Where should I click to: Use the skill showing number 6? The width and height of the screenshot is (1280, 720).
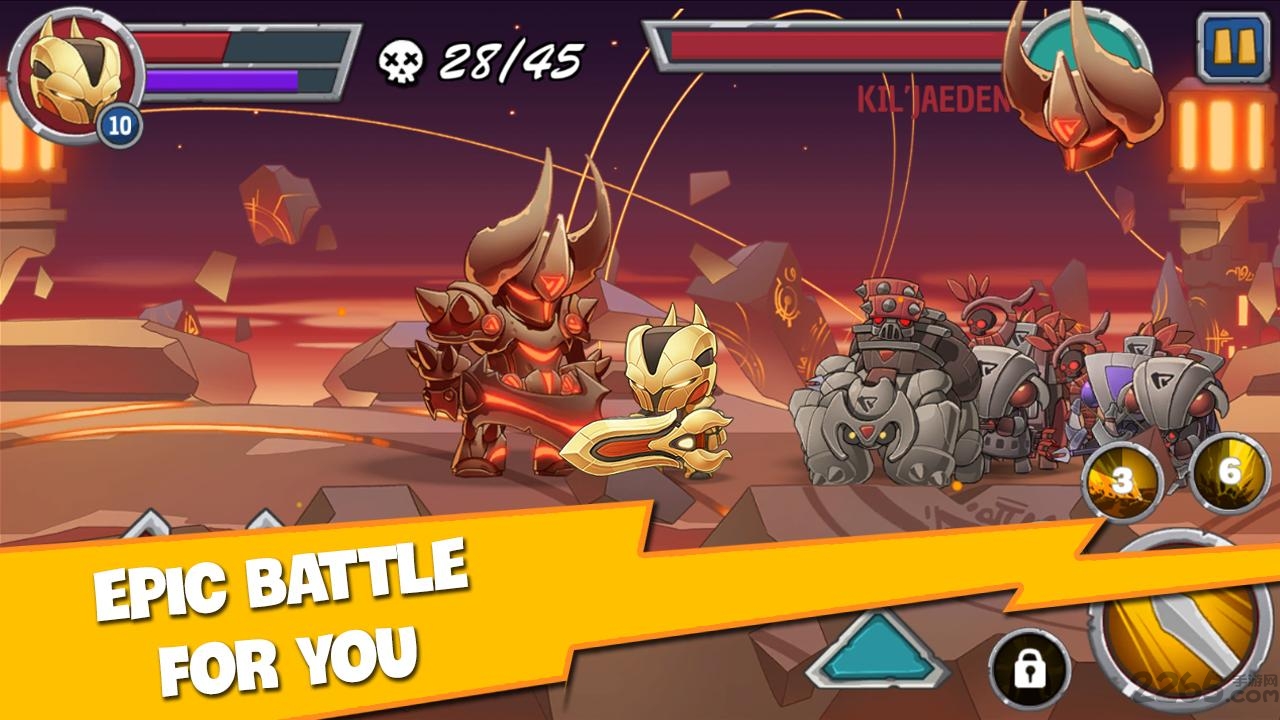(x=1229, y=474)
